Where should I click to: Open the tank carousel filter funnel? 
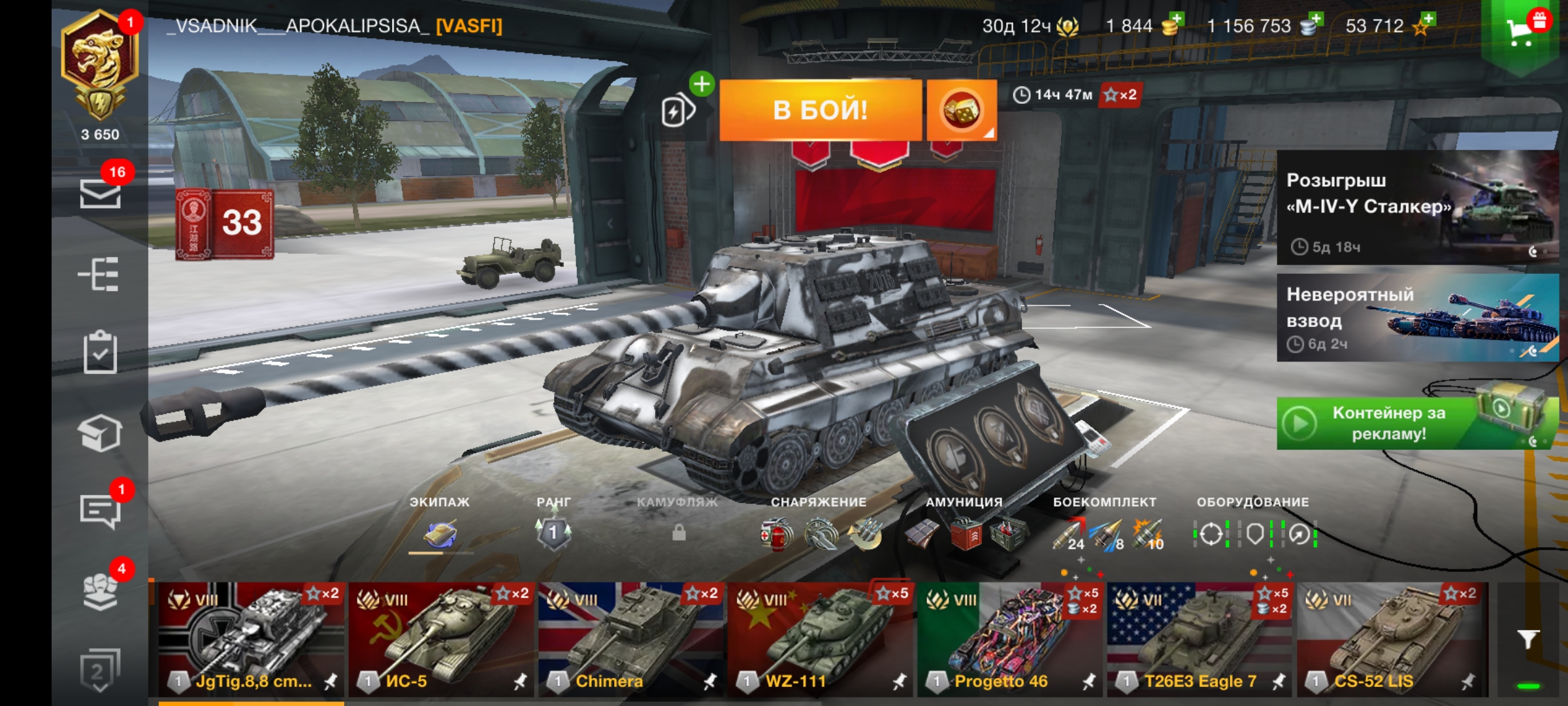1528,639
